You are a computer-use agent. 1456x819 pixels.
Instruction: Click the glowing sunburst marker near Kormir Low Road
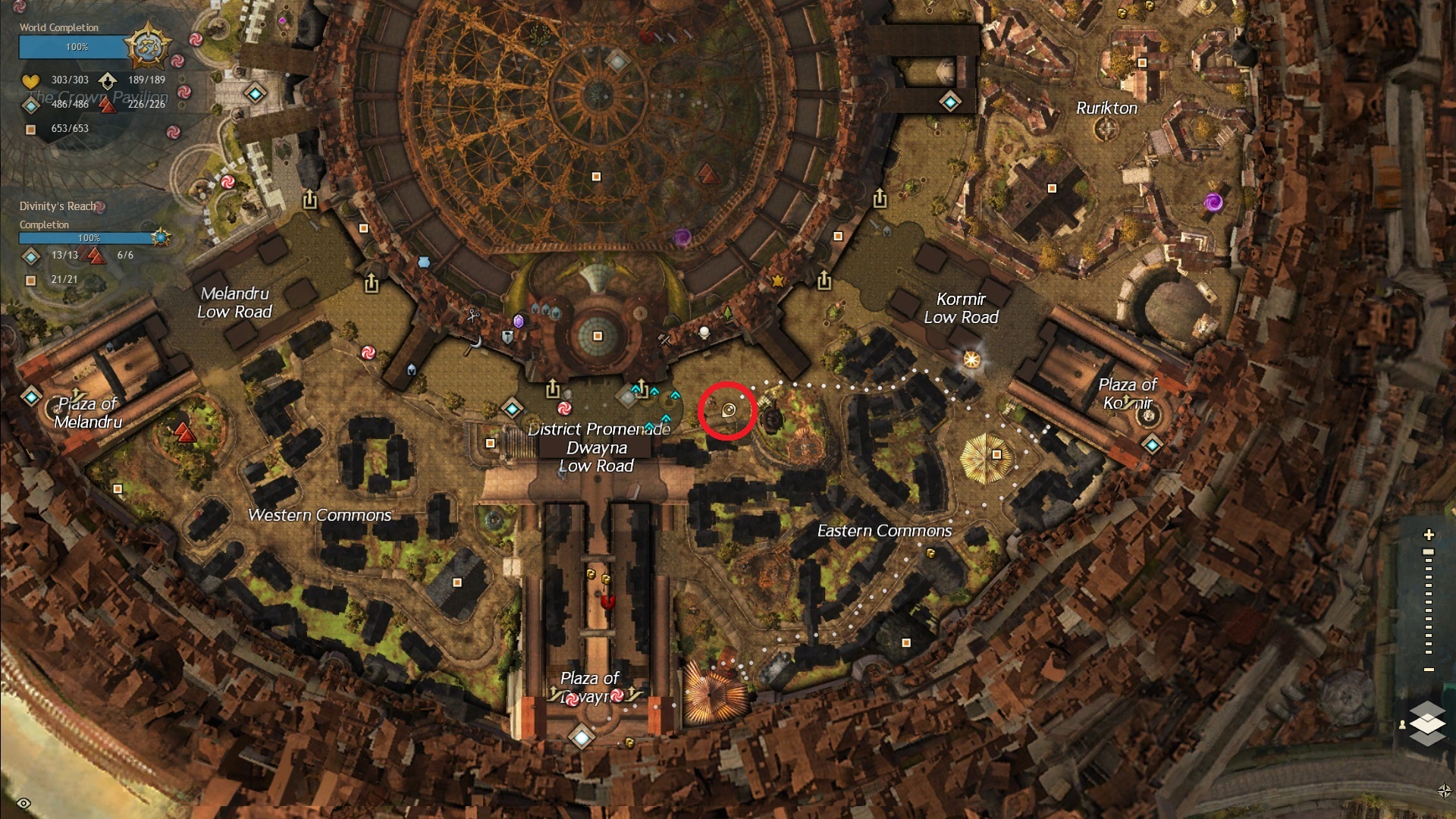[971, 359]
